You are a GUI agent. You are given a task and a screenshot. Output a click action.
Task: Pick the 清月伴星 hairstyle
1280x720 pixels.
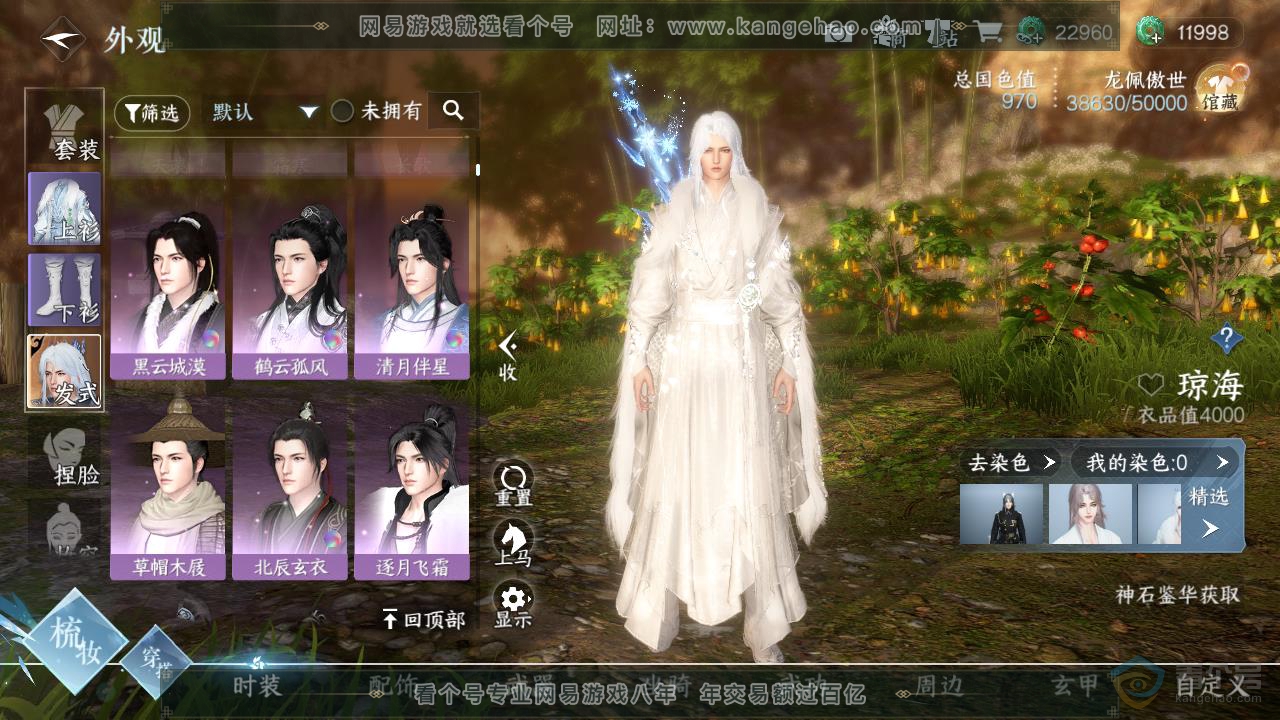[x=411, y=295]
